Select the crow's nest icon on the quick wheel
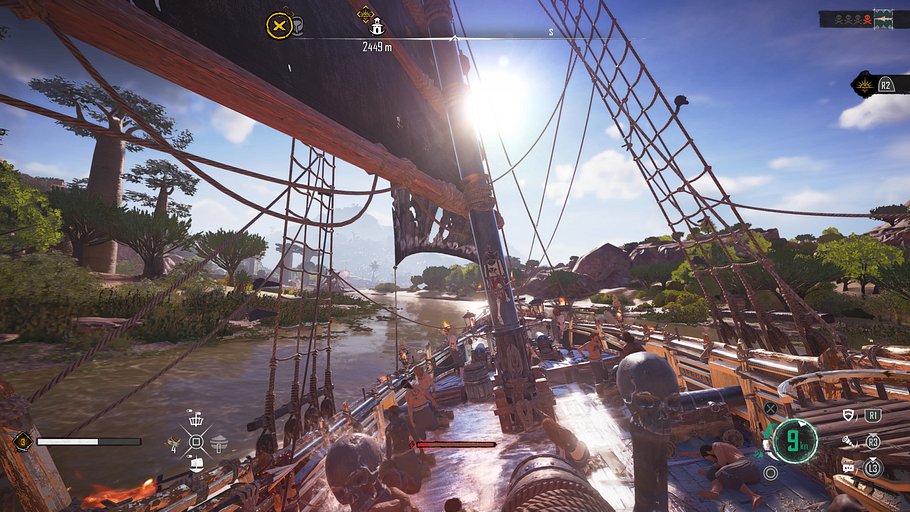Screen dimensions: 910x512 point(196,419)
